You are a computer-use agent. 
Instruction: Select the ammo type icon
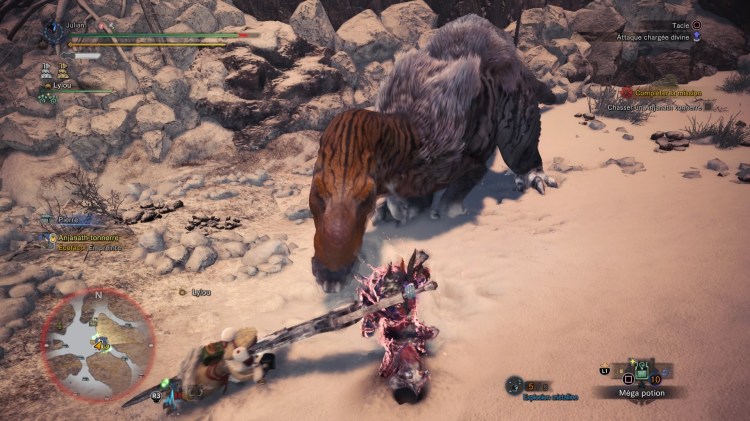click(515, 384)
